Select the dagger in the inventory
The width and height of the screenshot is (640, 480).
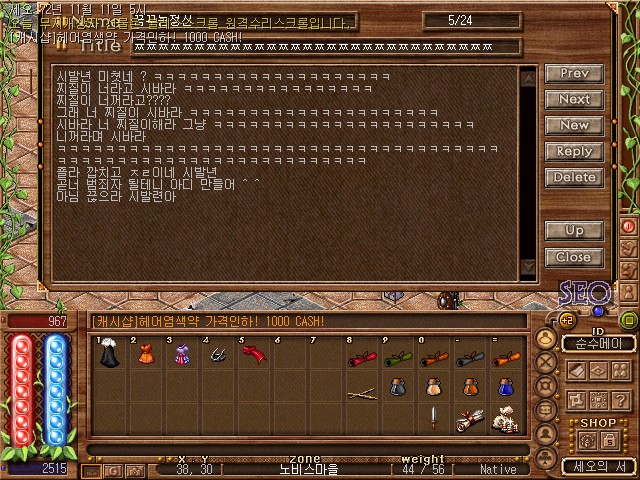coord(433,417)
